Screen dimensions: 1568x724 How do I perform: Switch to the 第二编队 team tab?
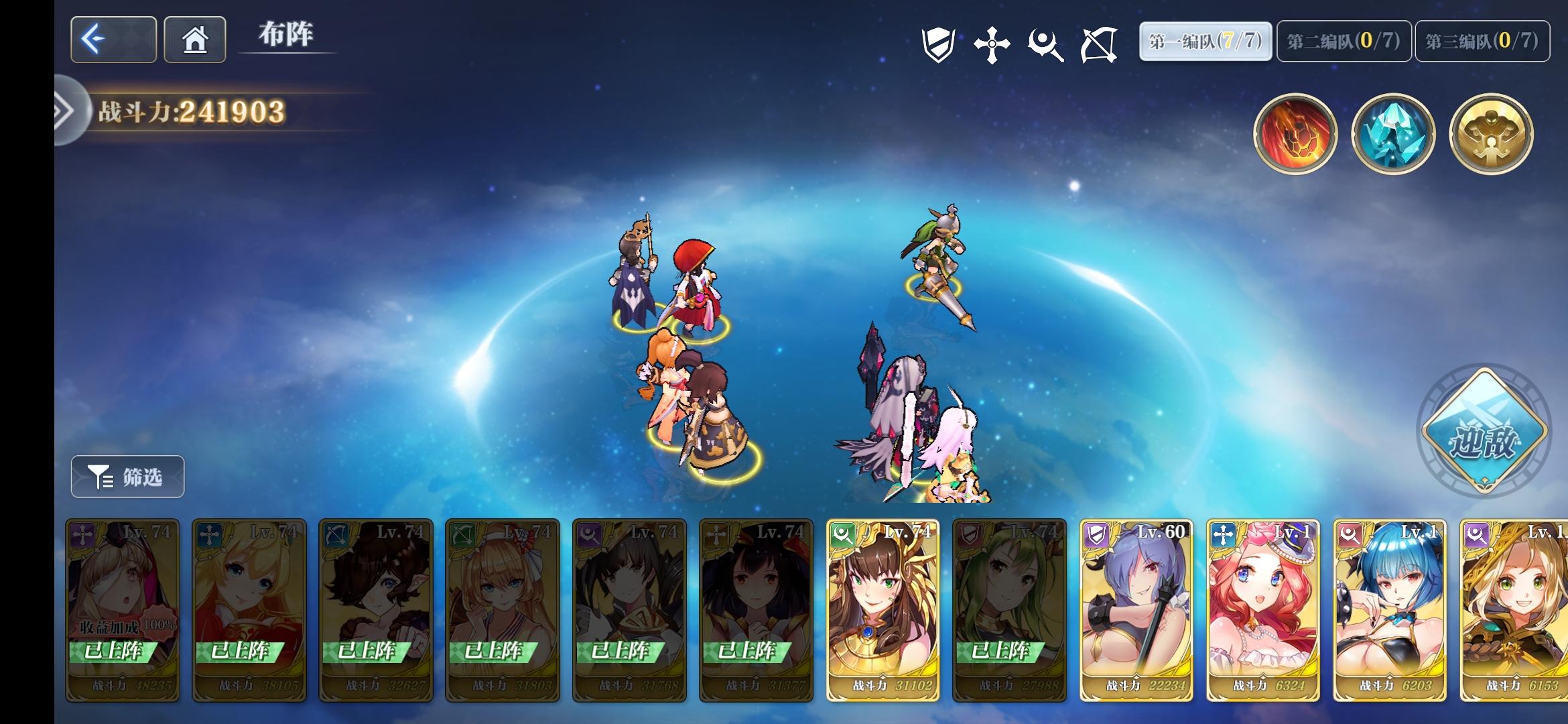[x=1342, y=41]
